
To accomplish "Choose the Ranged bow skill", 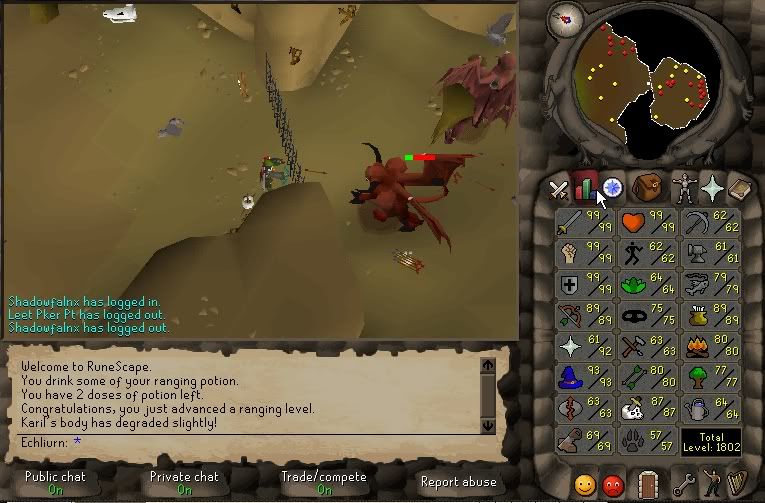I will pyautogui.click(x=585, y=316).
